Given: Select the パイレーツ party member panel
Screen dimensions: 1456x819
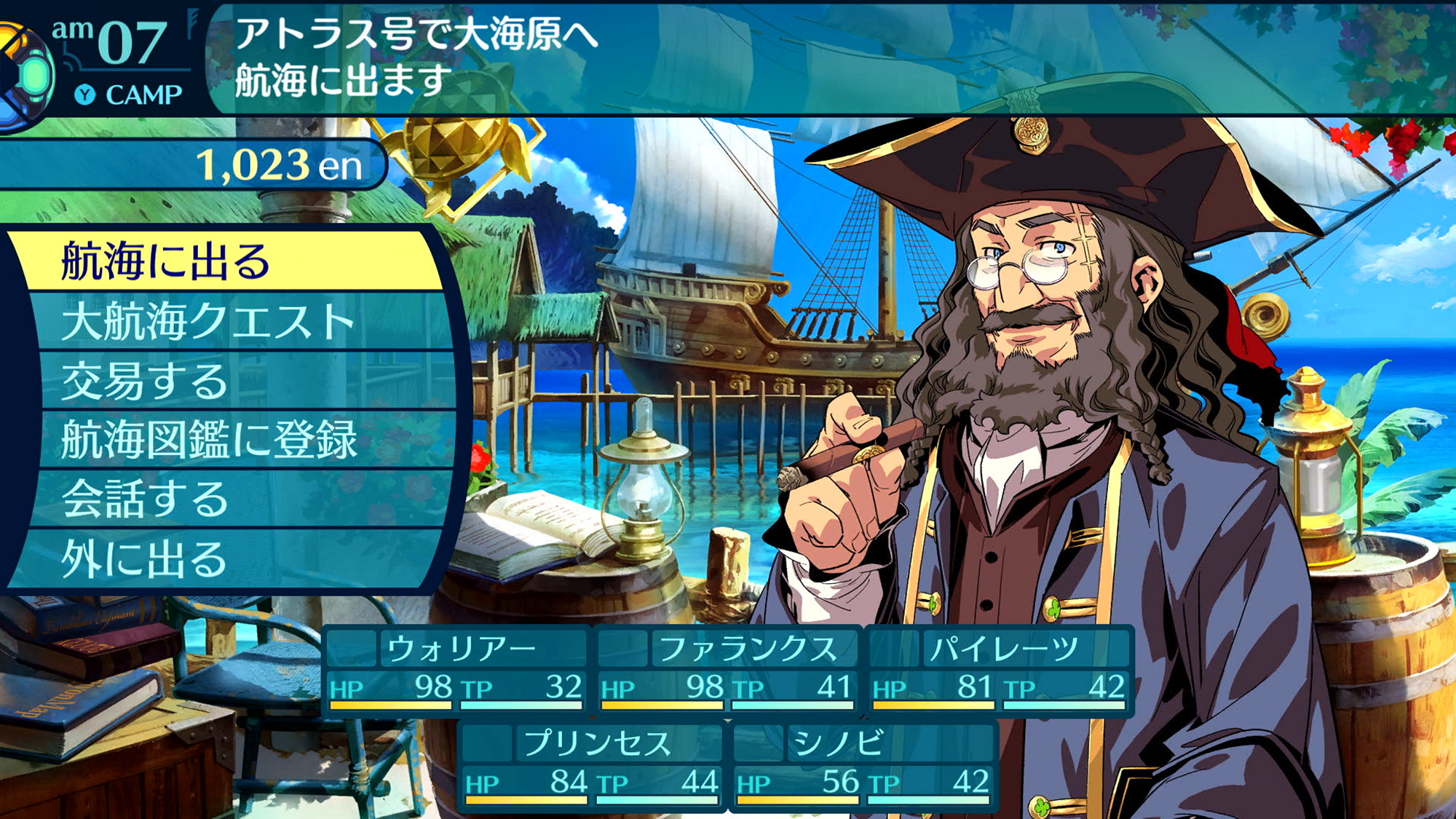Looking at the screenshot, I should (1000, 670).
